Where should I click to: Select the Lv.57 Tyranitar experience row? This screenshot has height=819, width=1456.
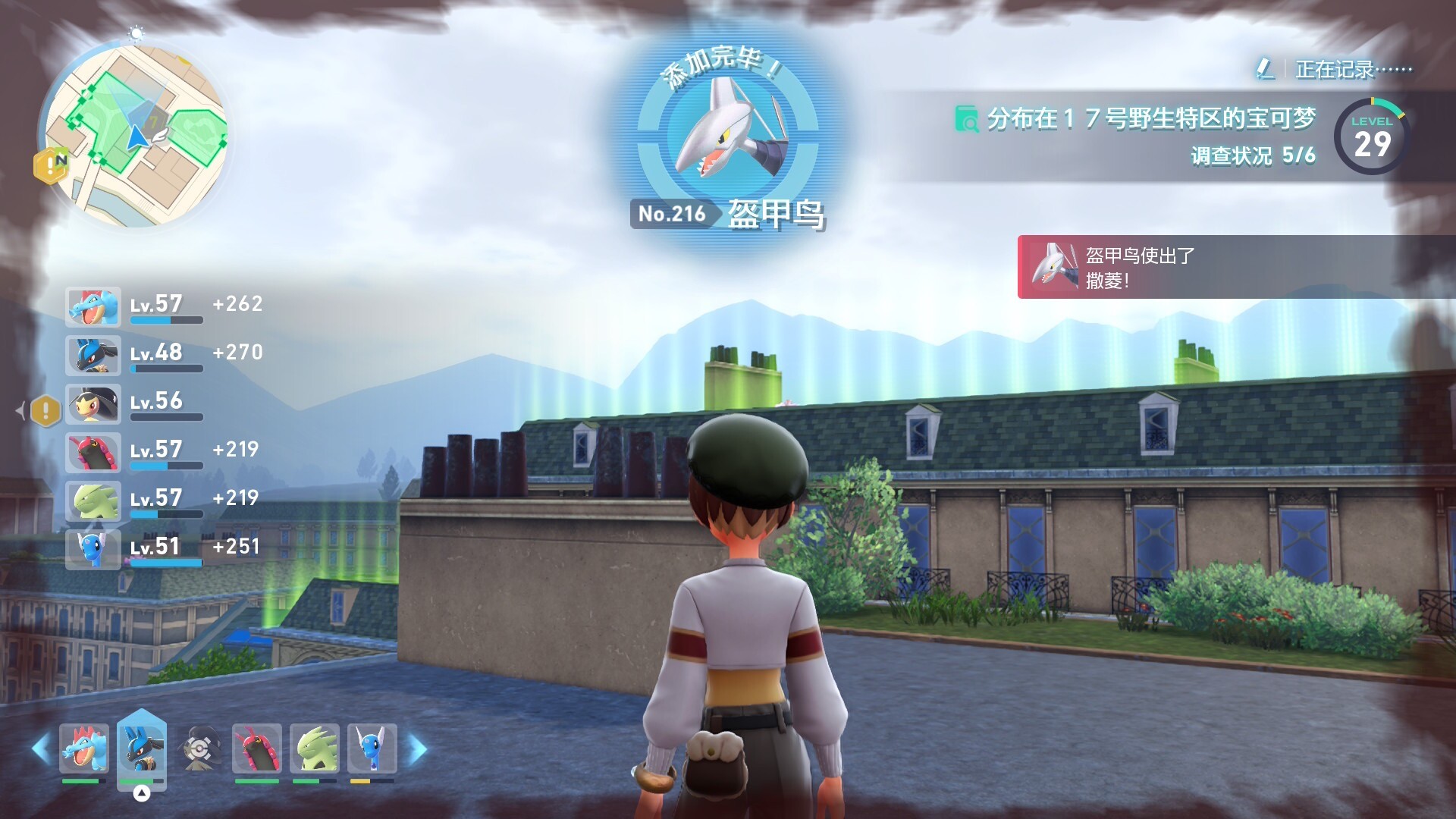(163, 500)
